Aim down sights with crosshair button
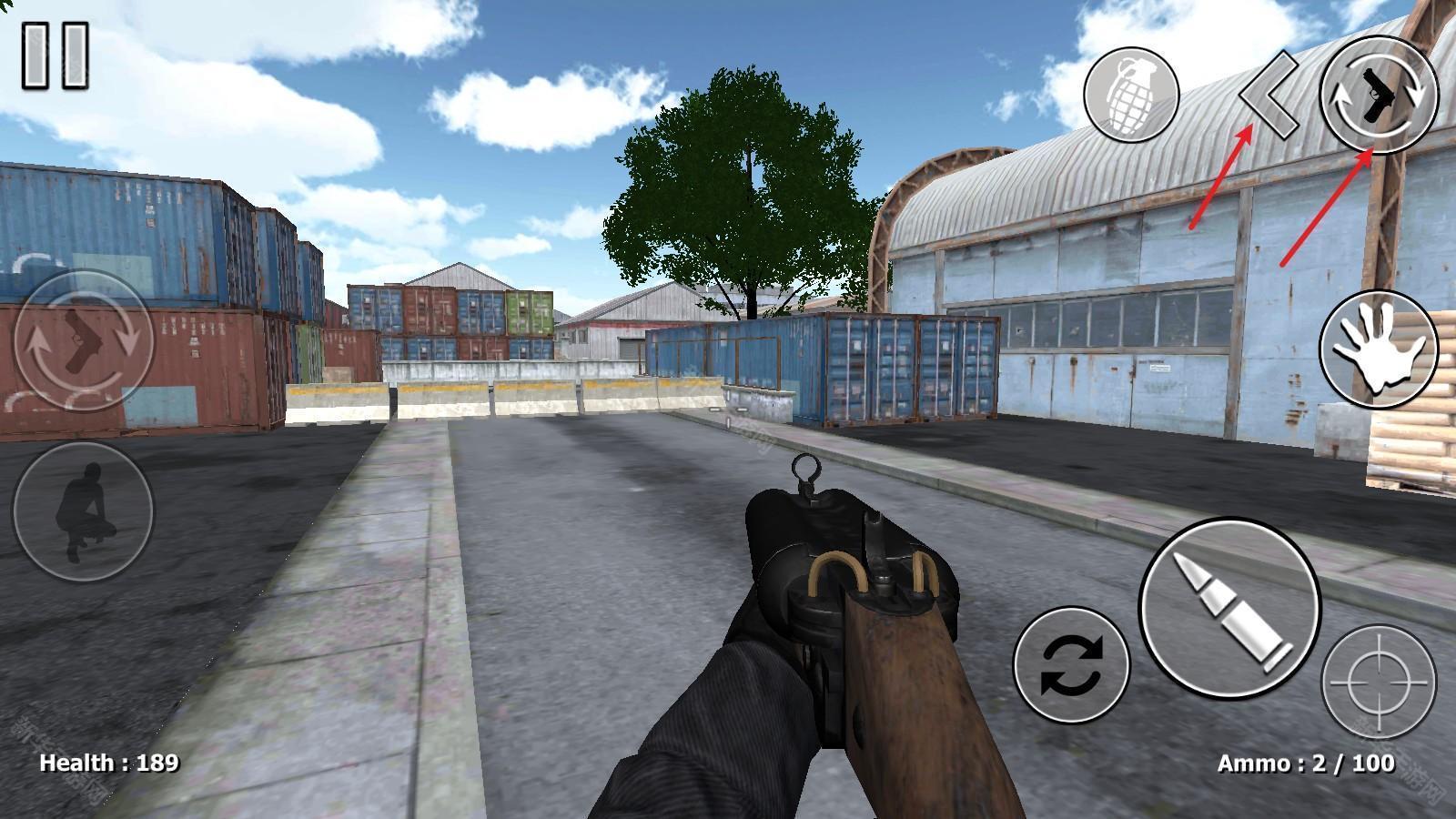The image size is (1456, 819). pyautogui.click(x=1378, y=682)
